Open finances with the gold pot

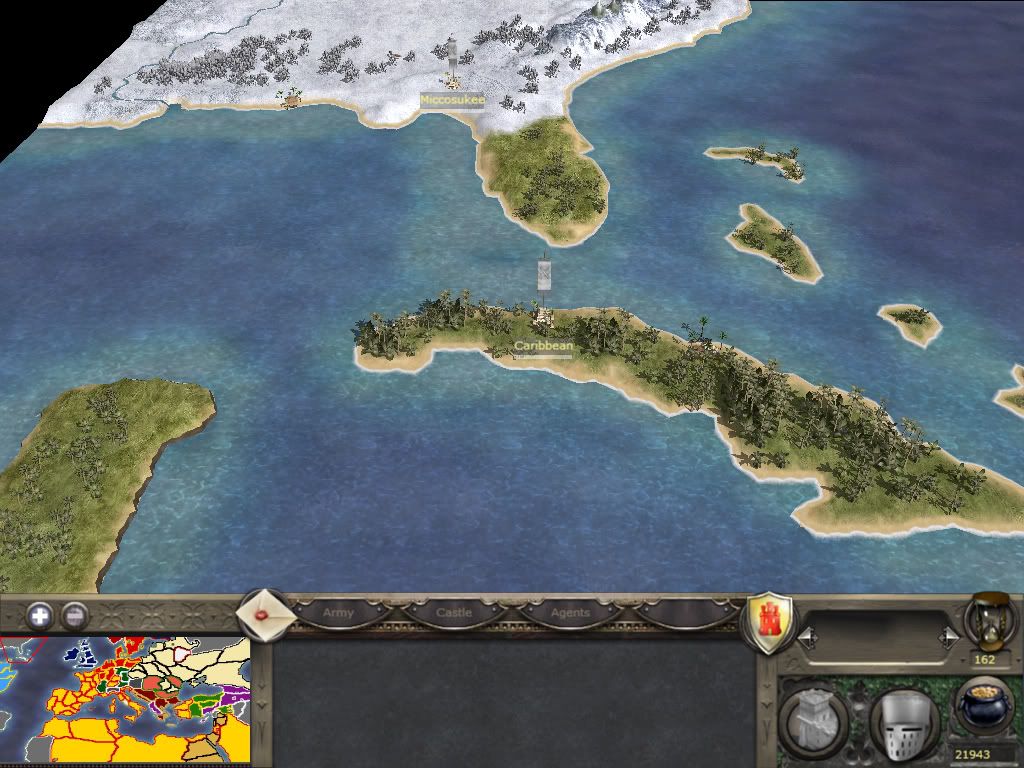coord(984,708)
